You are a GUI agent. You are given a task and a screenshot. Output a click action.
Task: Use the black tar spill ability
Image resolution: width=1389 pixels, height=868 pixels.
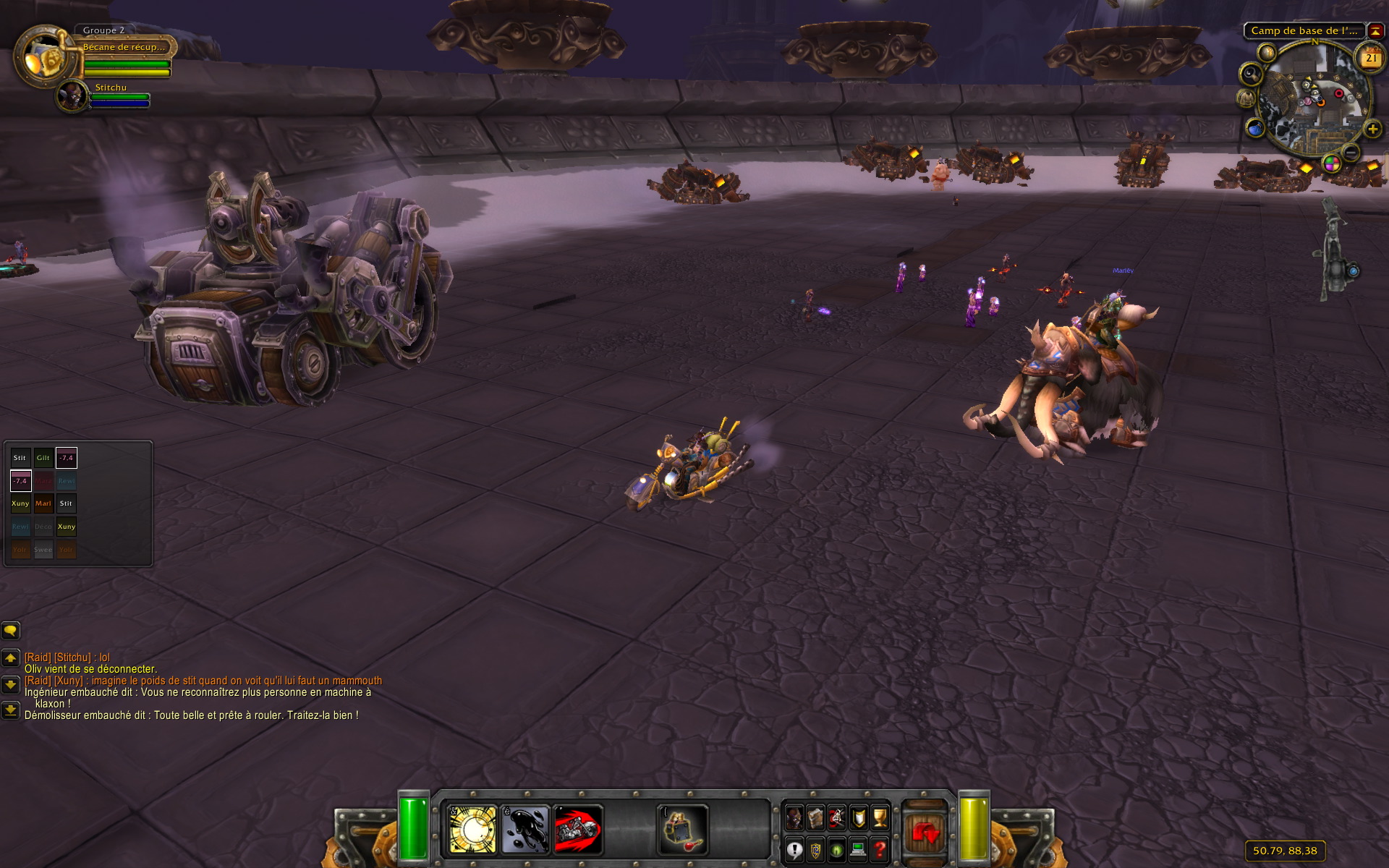tap(525, 829)
